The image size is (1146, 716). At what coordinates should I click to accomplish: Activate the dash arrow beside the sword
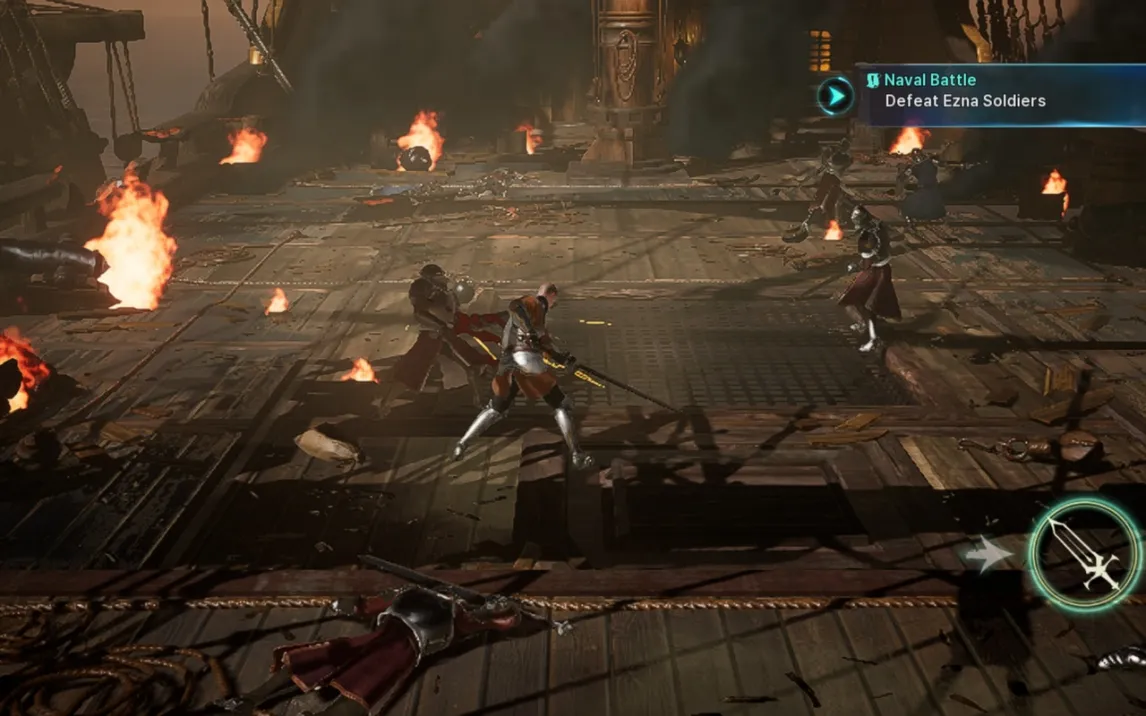pyautogui.click(x=987, y=555)
